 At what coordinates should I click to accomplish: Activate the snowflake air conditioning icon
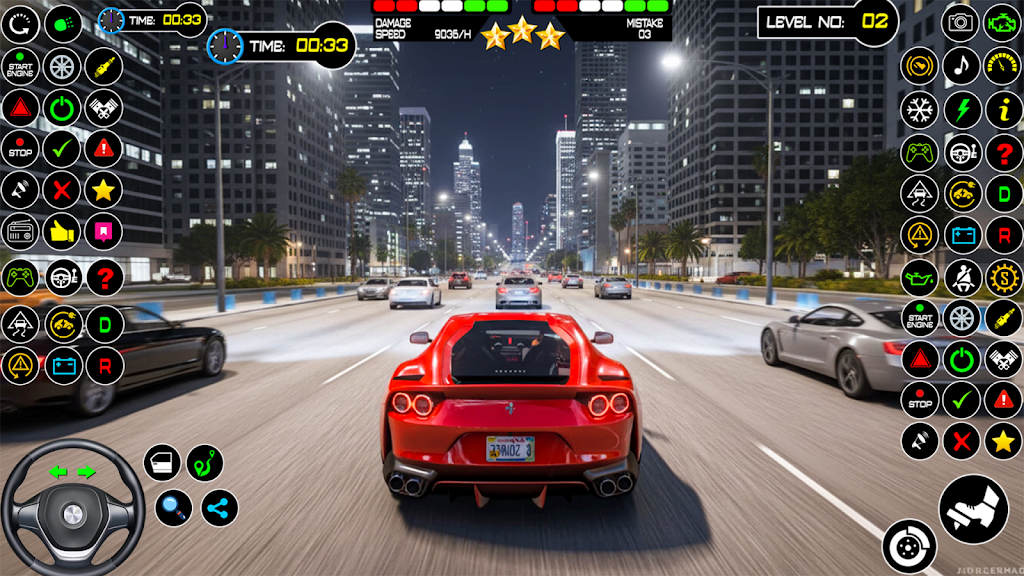pos(919,110)
